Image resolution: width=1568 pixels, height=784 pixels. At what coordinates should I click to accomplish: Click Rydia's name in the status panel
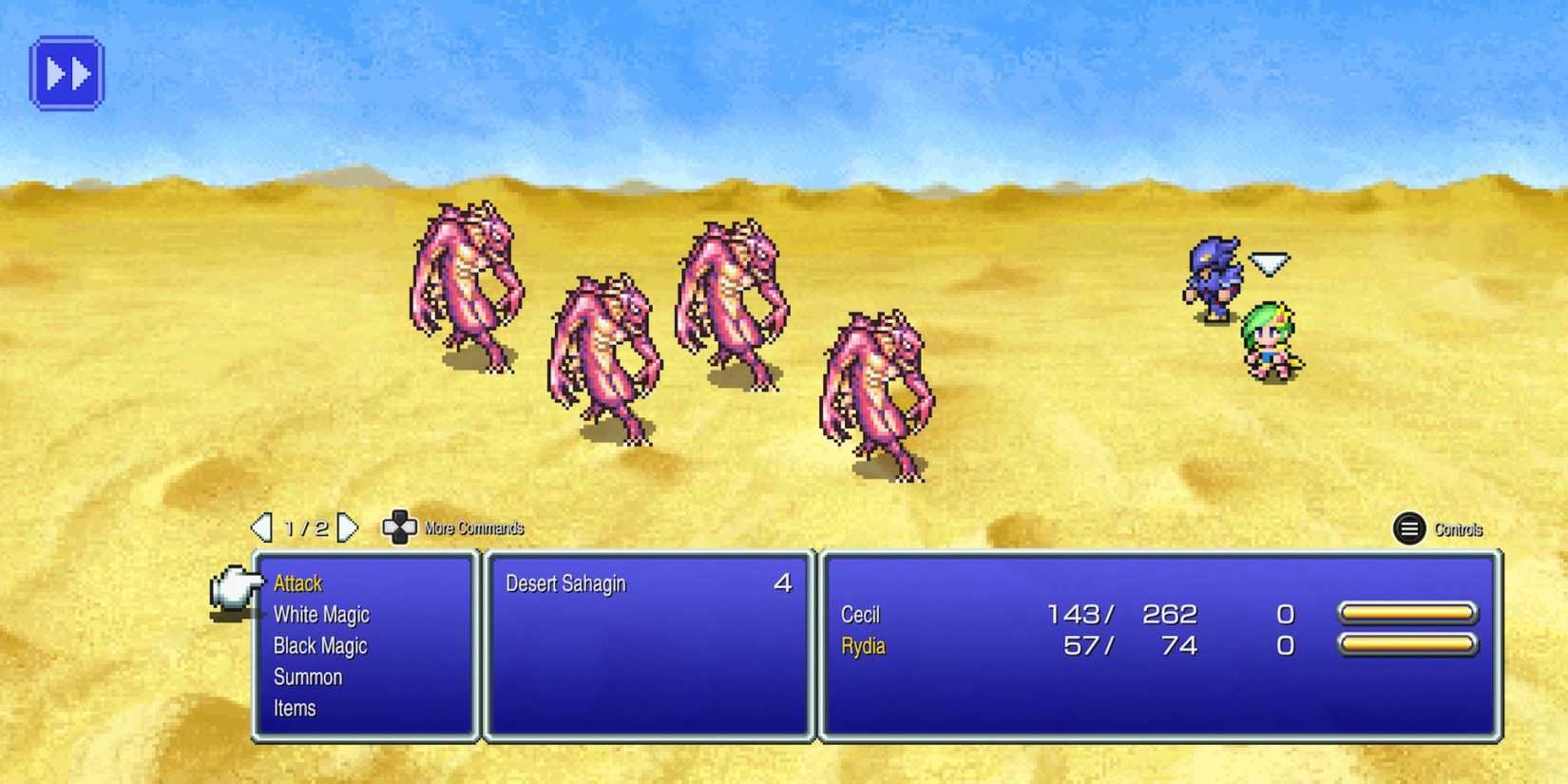(863, 646)
